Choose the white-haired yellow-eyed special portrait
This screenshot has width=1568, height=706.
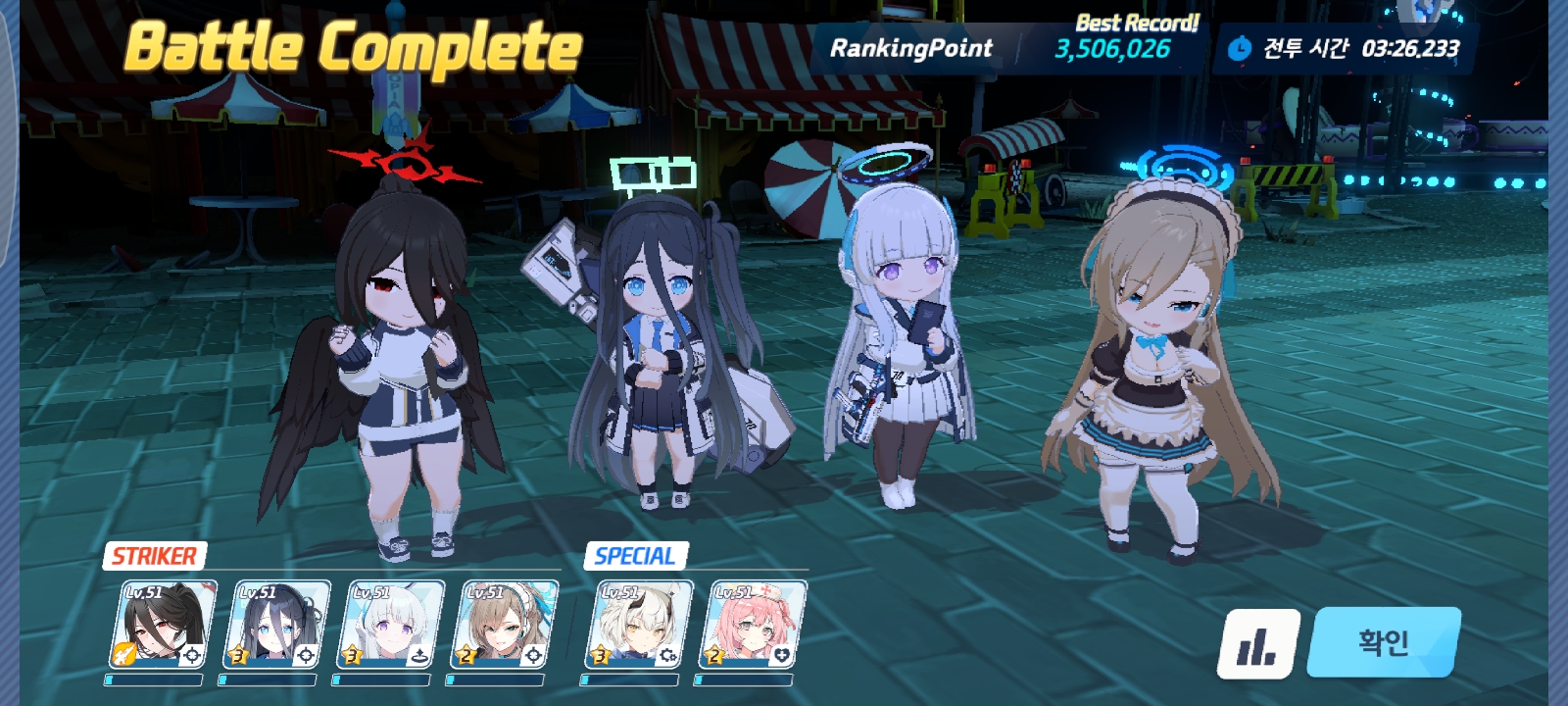pos(639,625)
